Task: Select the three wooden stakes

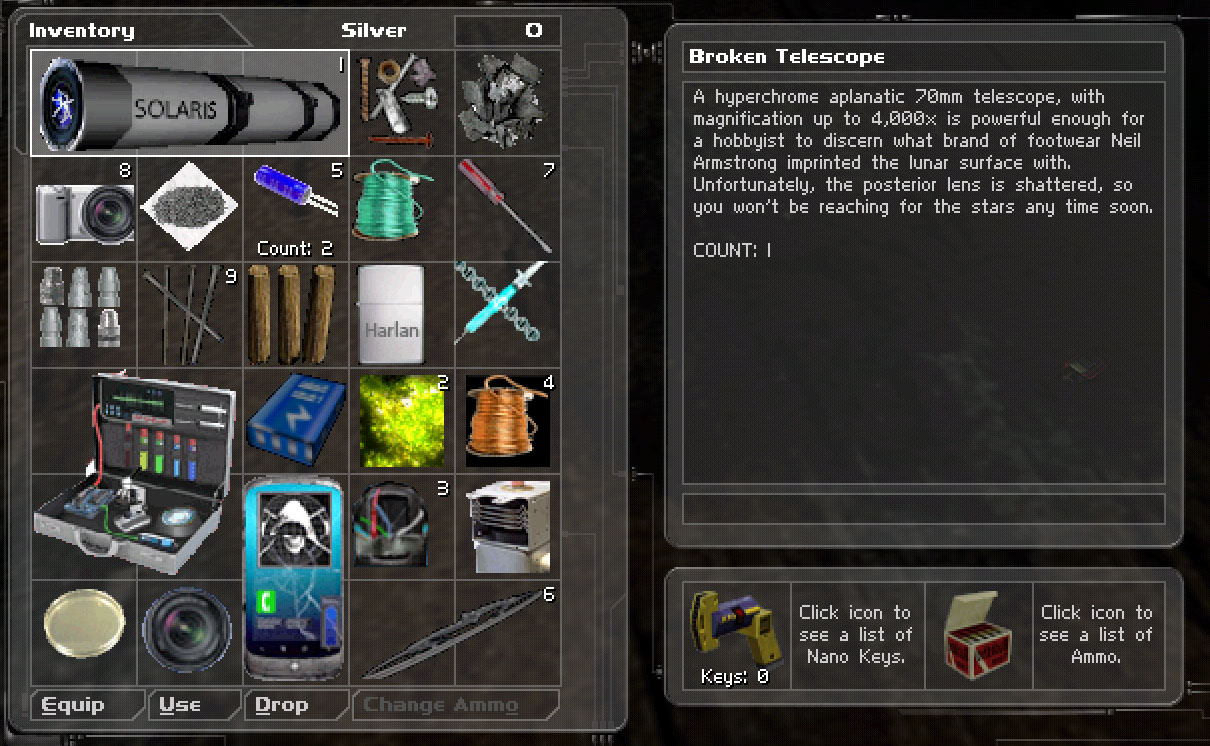Action: (x=294, y=314)
